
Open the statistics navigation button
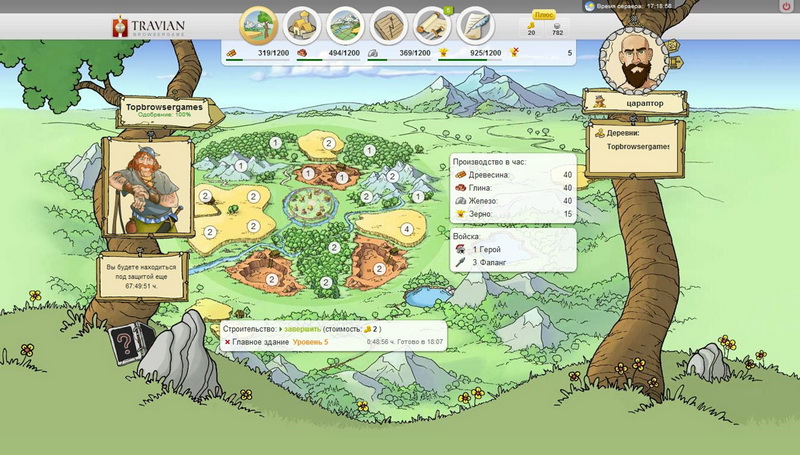coord(388,23)
